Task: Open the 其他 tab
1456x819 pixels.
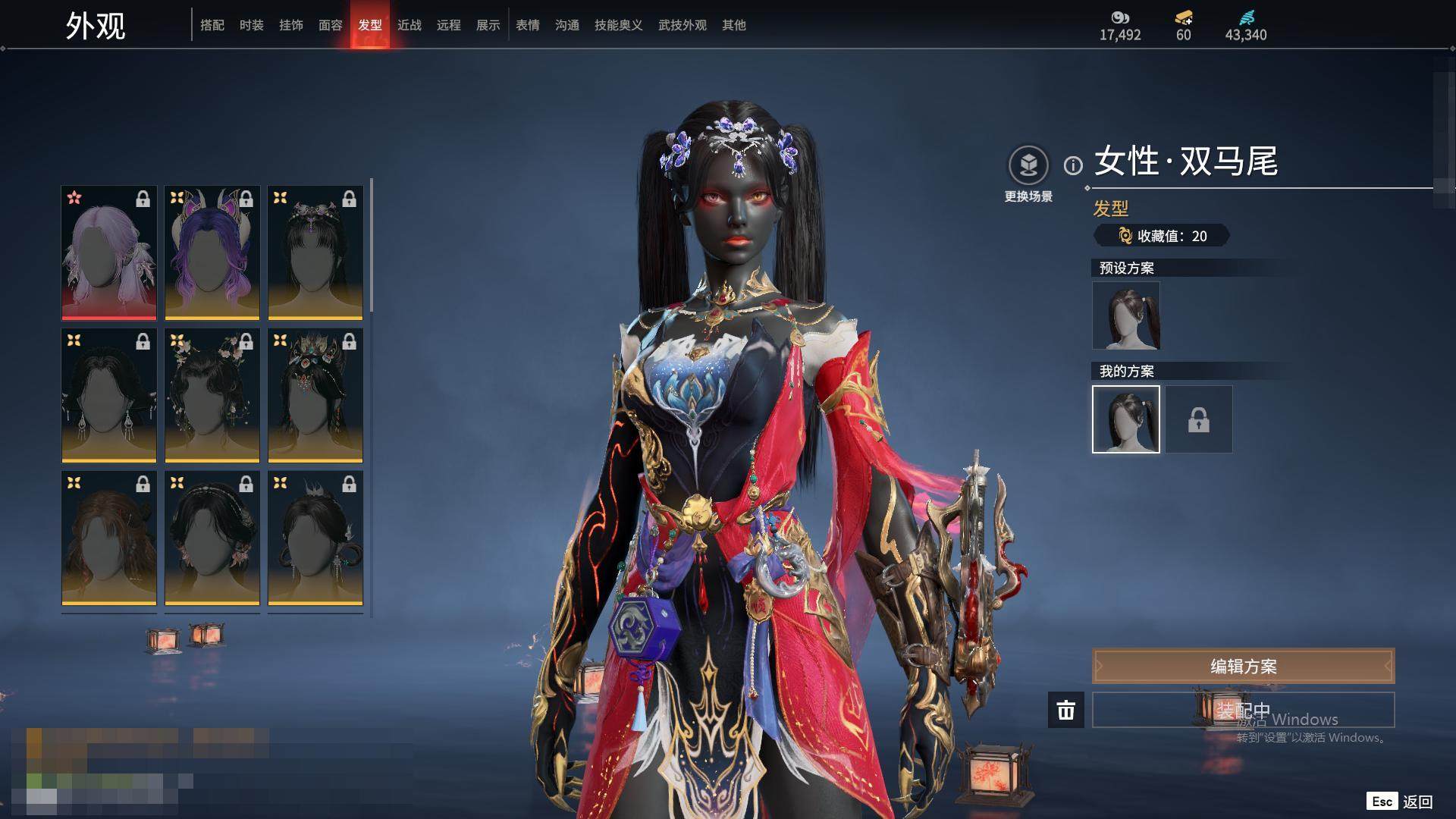Action: (734, 25)
